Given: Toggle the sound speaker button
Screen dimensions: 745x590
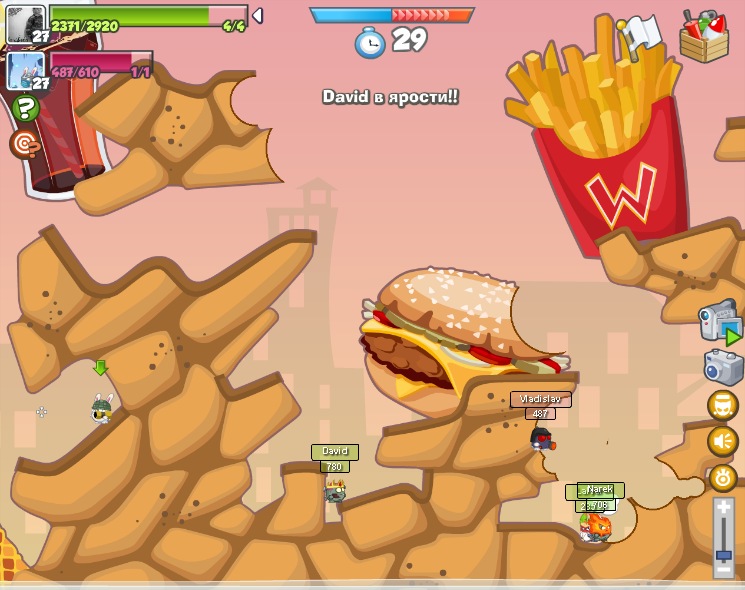Looking at the screenshot, I should pos(722,441).
